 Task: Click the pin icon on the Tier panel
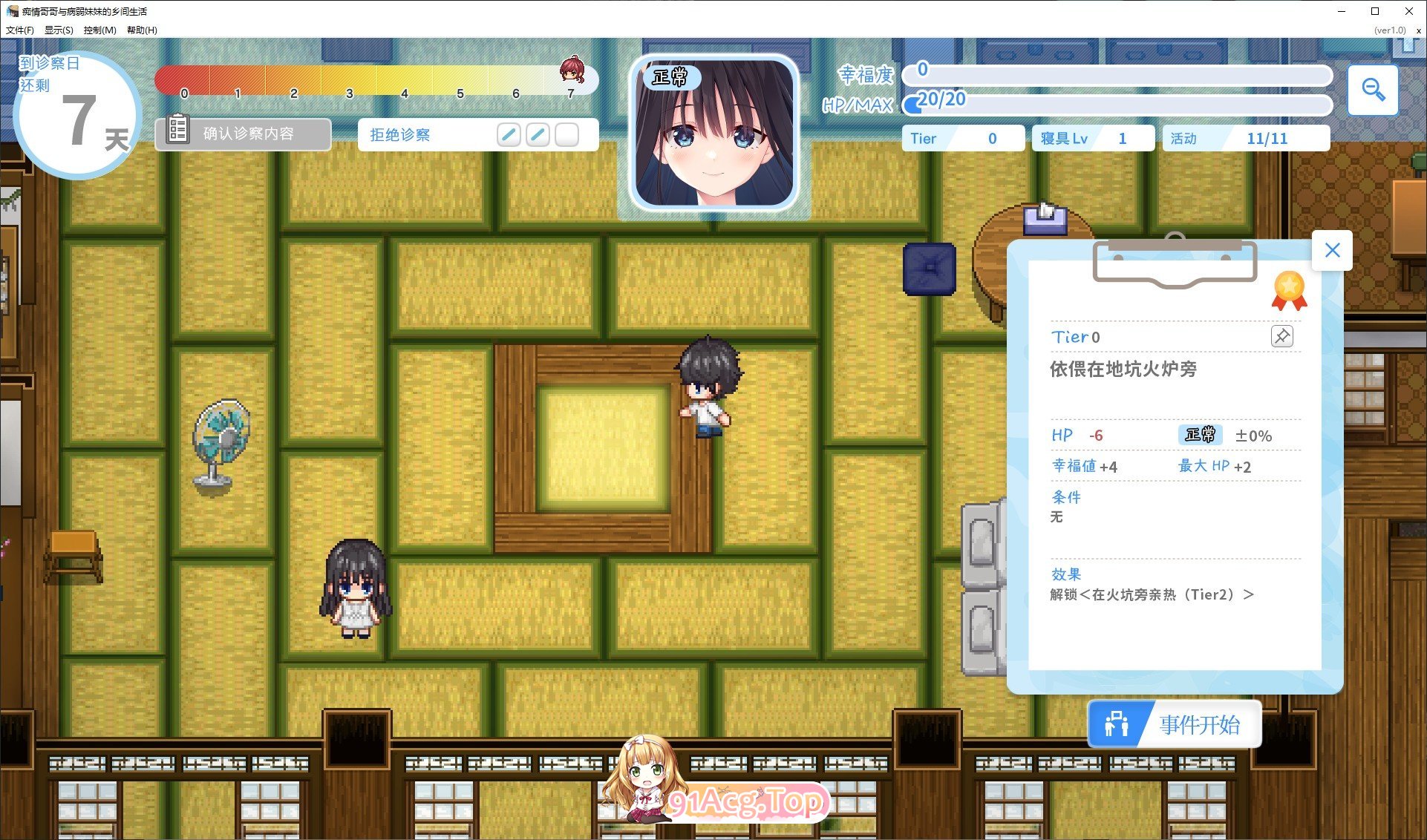[x=1282, y=336]
